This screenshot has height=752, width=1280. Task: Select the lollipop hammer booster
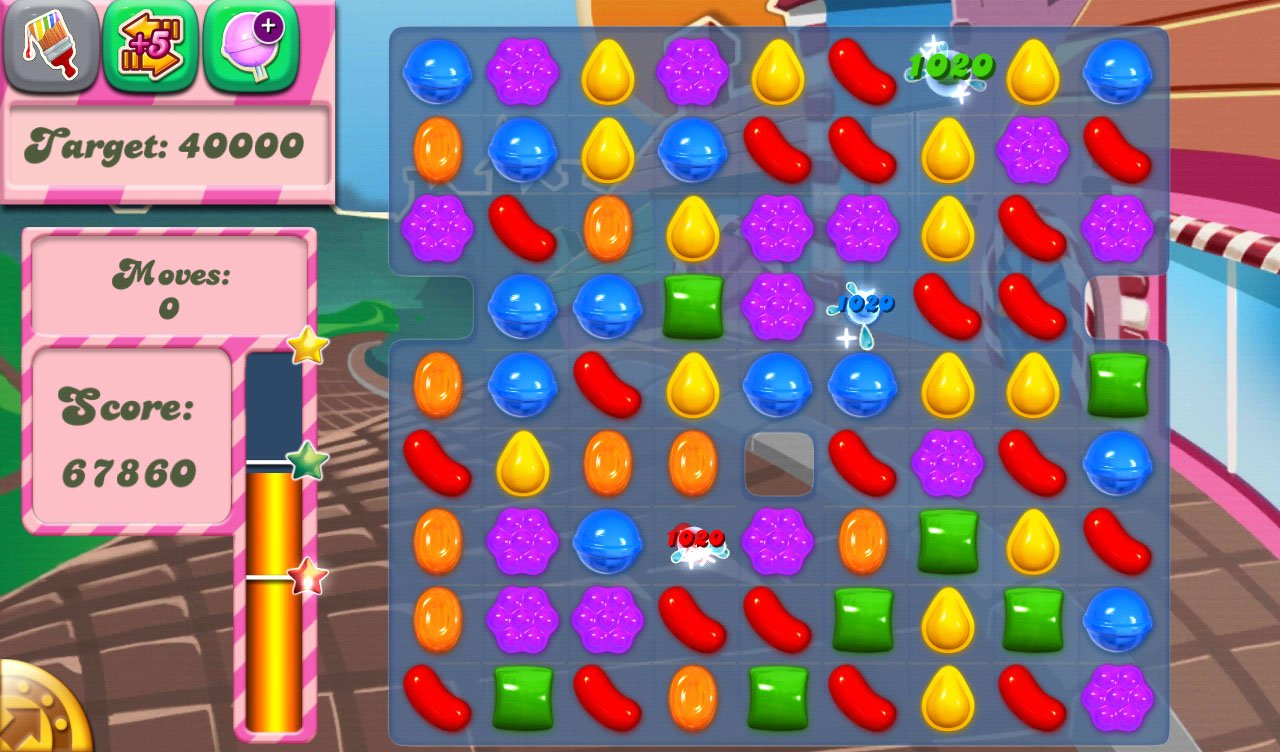click(x=250, y=46)
